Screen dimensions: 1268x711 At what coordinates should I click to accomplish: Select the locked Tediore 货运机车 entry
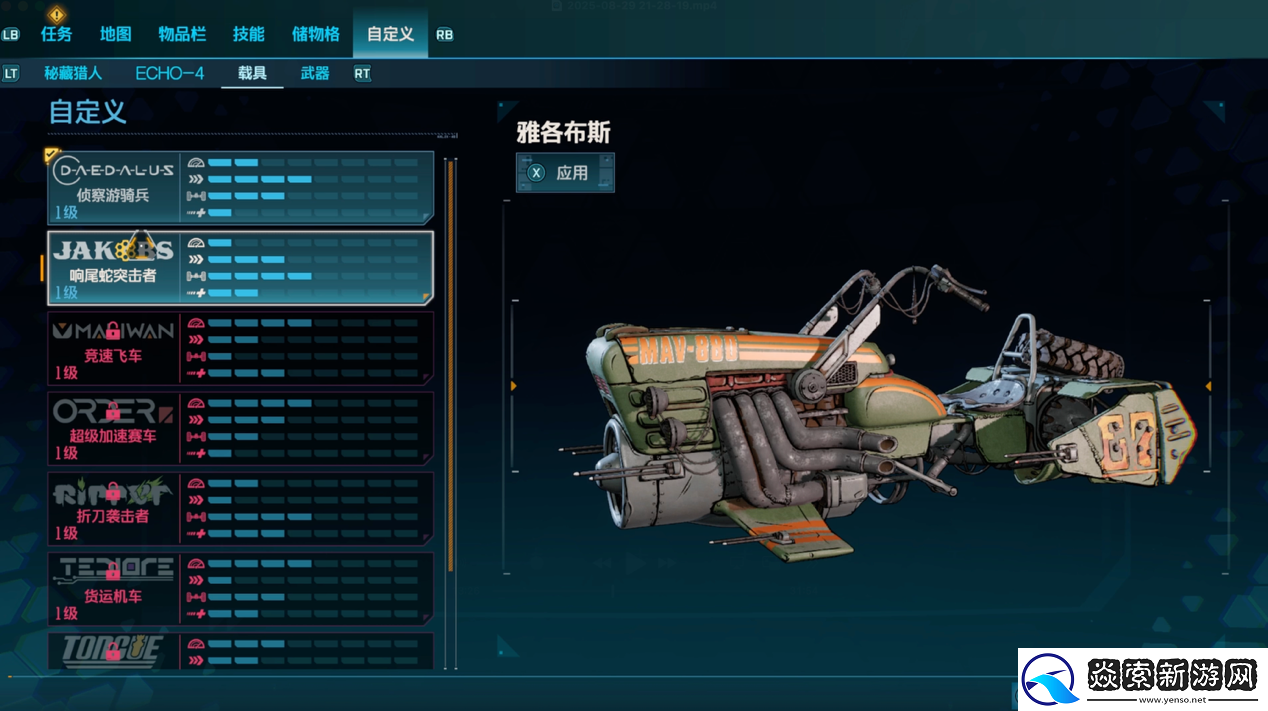click(x=240, y=589)
